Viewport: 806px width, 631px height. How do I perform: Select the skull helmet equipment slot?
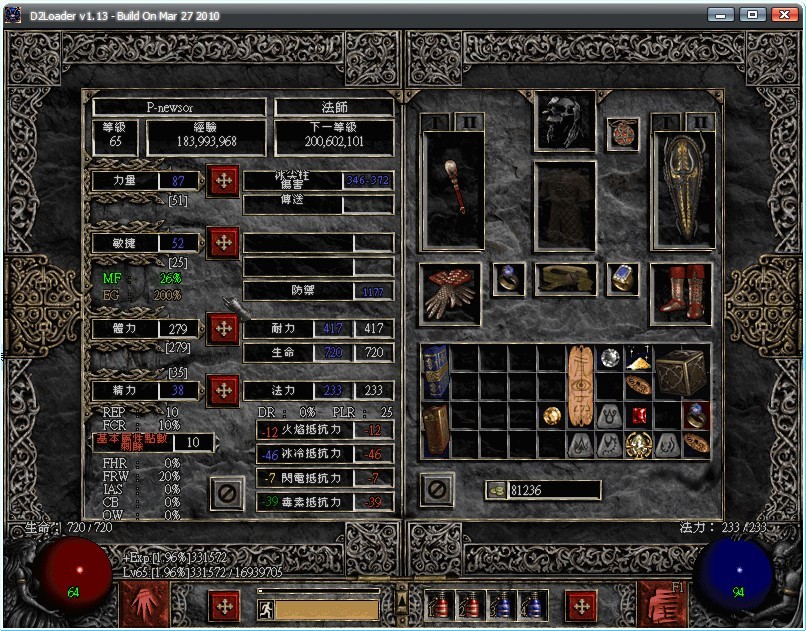pyautogui.click(x=565, y=120)
